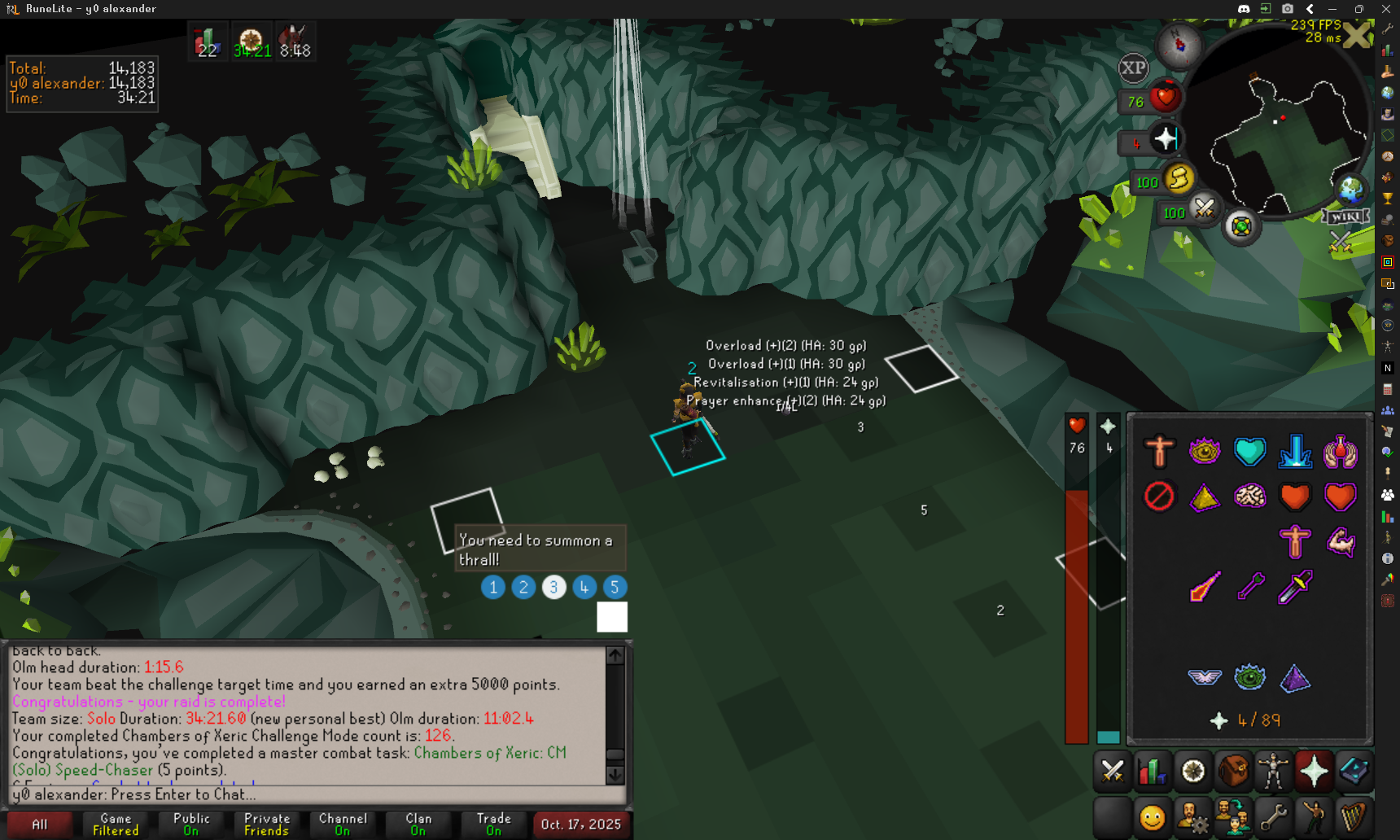Open the Music Player harp tab
The image size is (1400, 840).
click(x=1354, y=816)
